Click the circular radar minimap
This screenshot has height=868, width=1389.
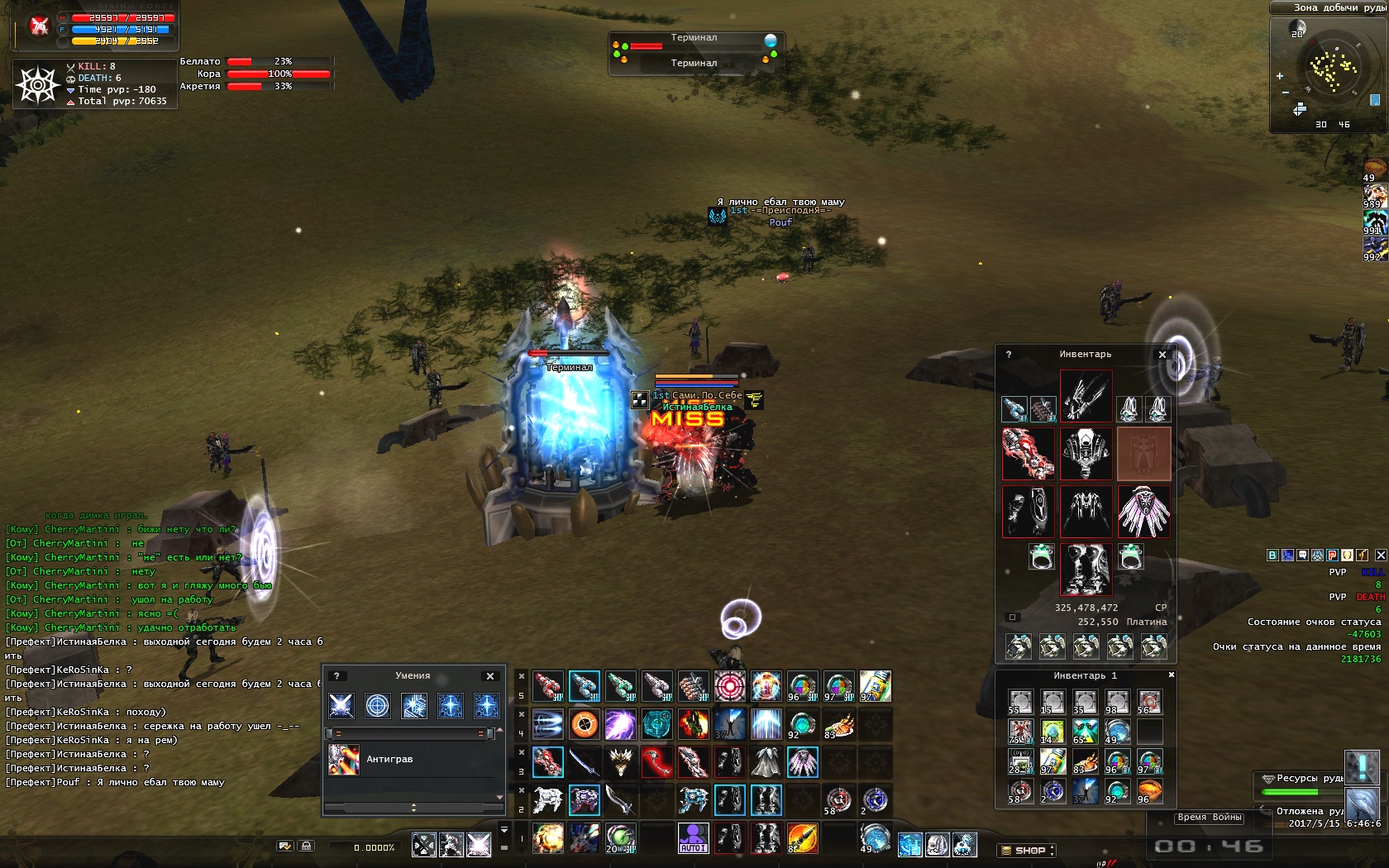(1331, 66)
